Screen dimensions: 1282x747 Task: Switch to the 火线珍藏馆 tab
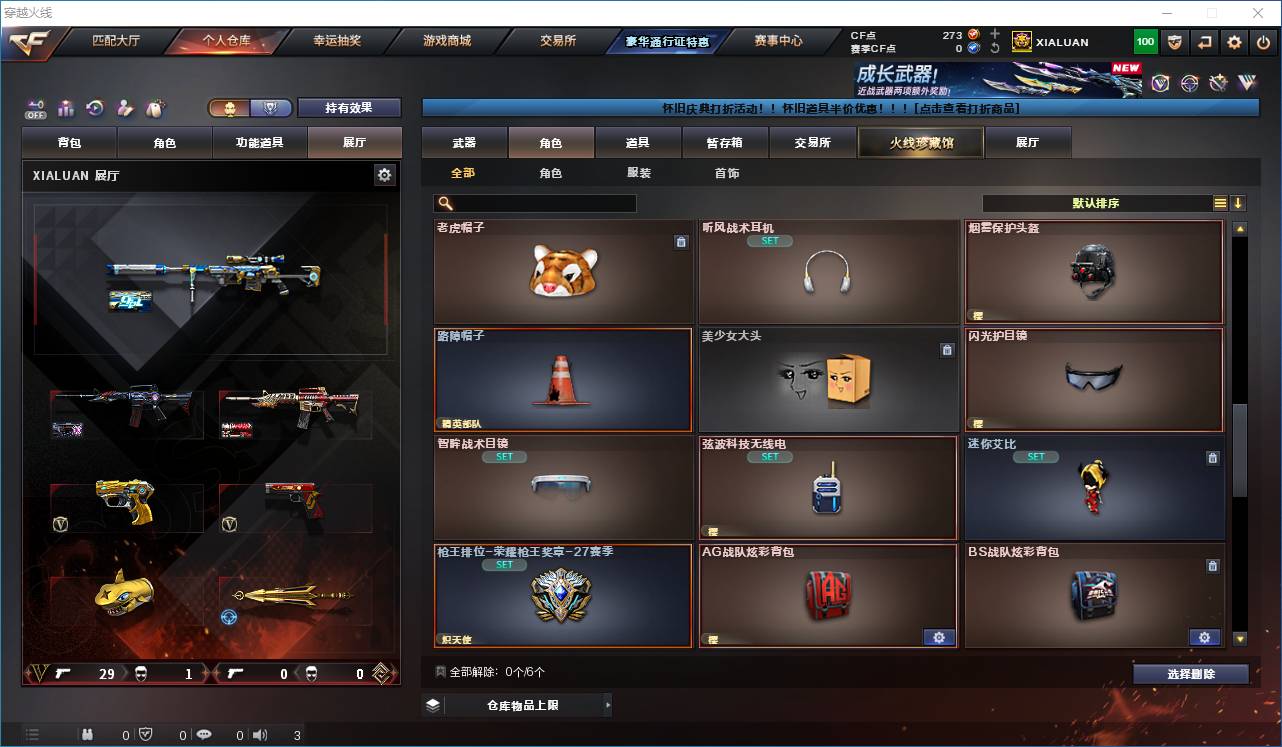coord(919,142)
